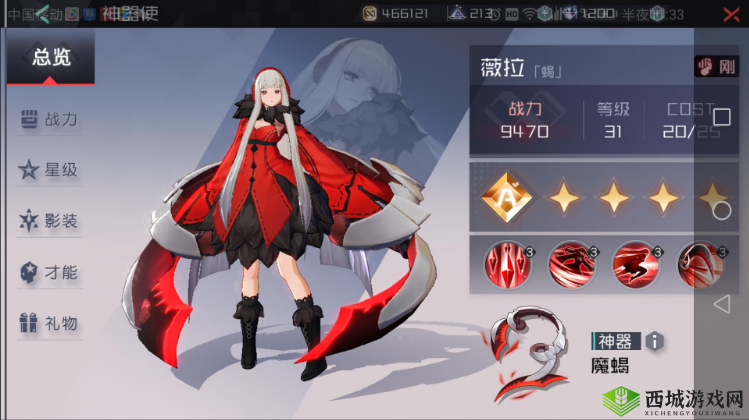Open the 总览 overview tab
The image size is (749, 420).
coord(51,58)
